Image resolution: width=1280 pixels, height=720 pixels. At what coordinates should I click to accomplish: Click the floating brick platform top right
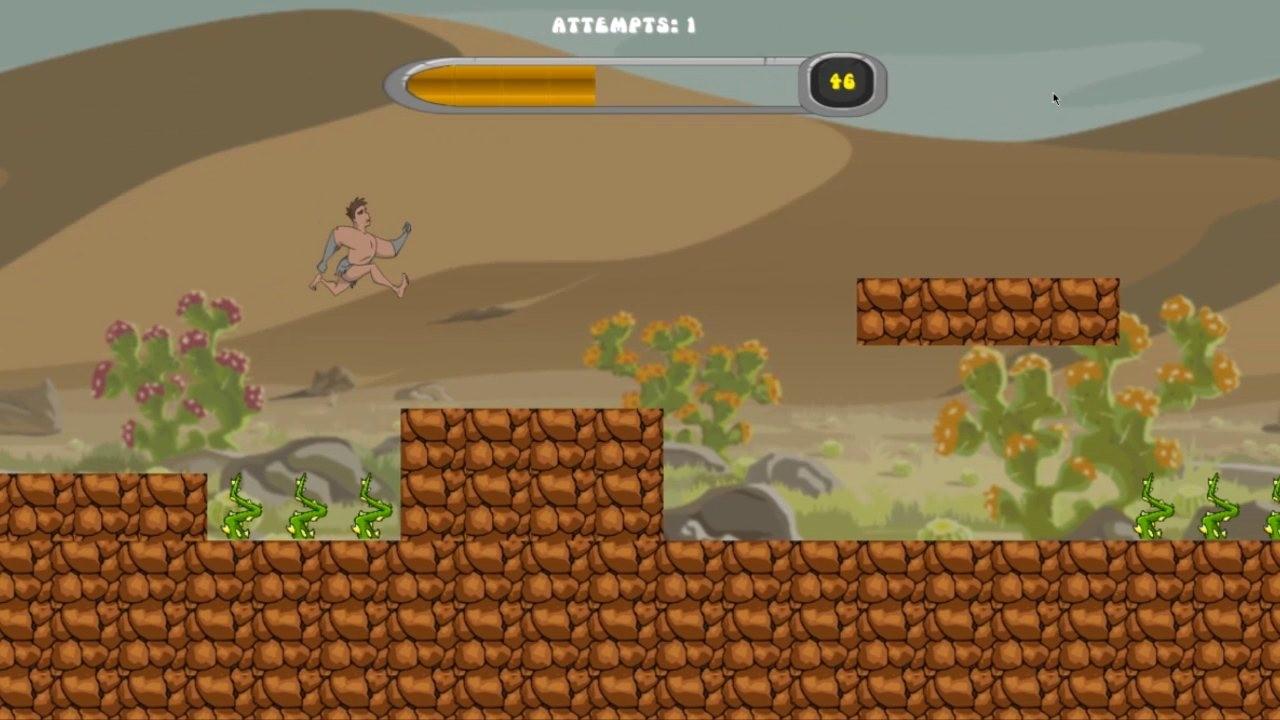[985, 310]
